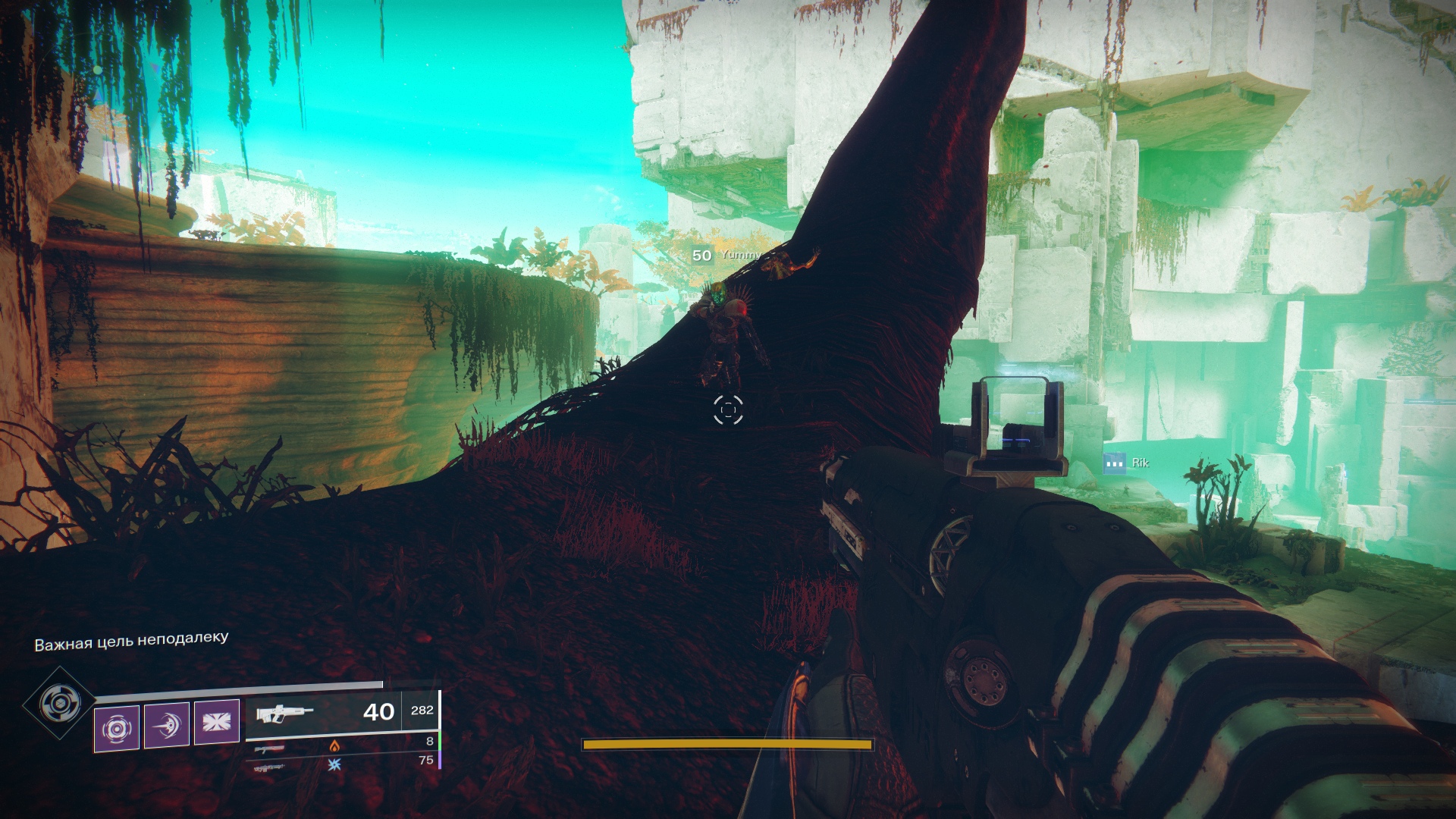The image size is (1456, 819).
Task: Activate the Super ability diamond icon
Action: (58, 703)
